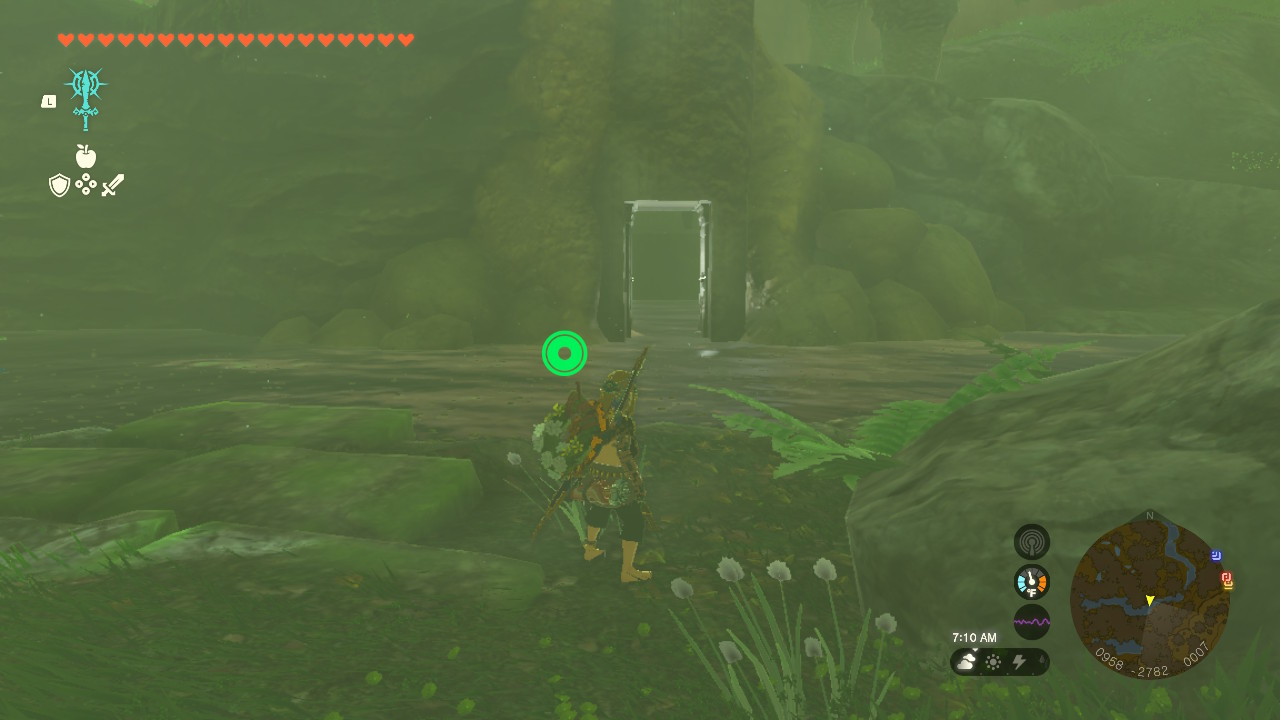This screenshot has width=1280, height=720.
Task: Click the blue enemy marker on the minimap
Action: pyautogui.click(x=1215, y=555)
